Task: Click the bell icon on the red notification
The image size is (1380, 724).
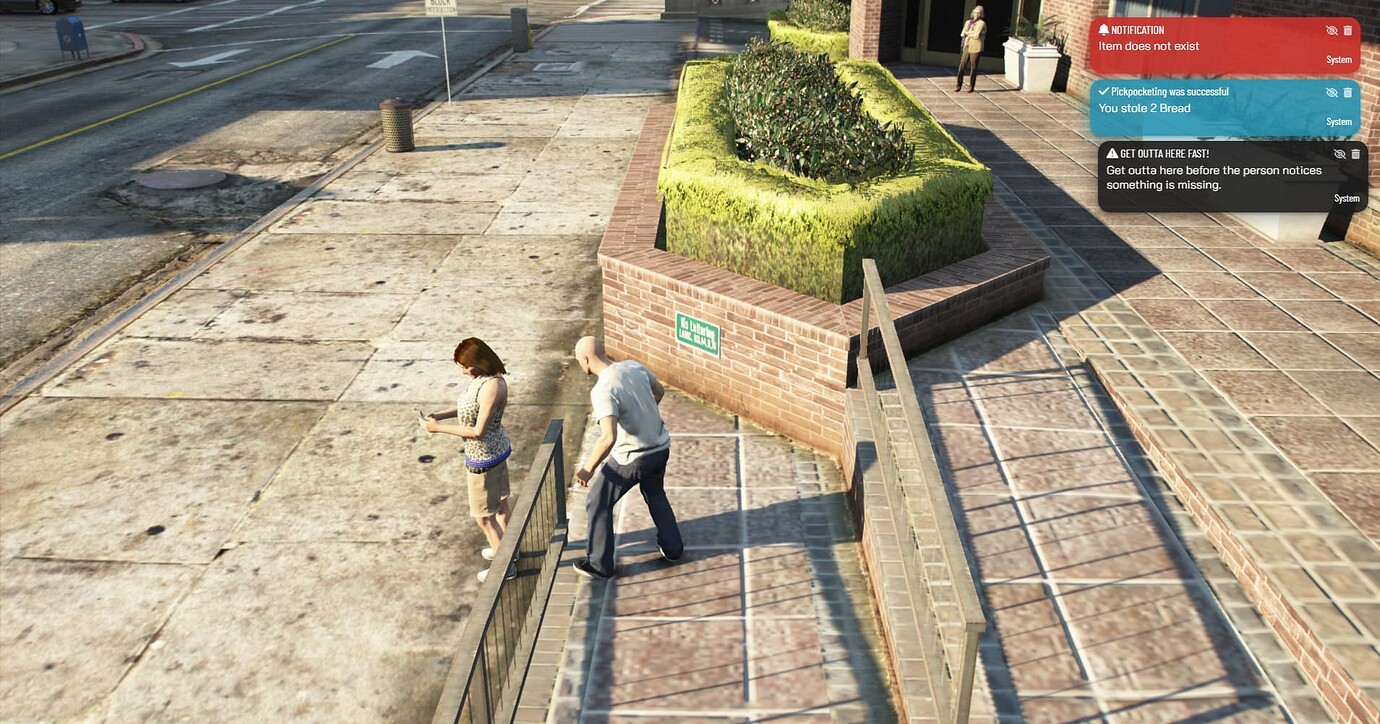Action: 1104,29
